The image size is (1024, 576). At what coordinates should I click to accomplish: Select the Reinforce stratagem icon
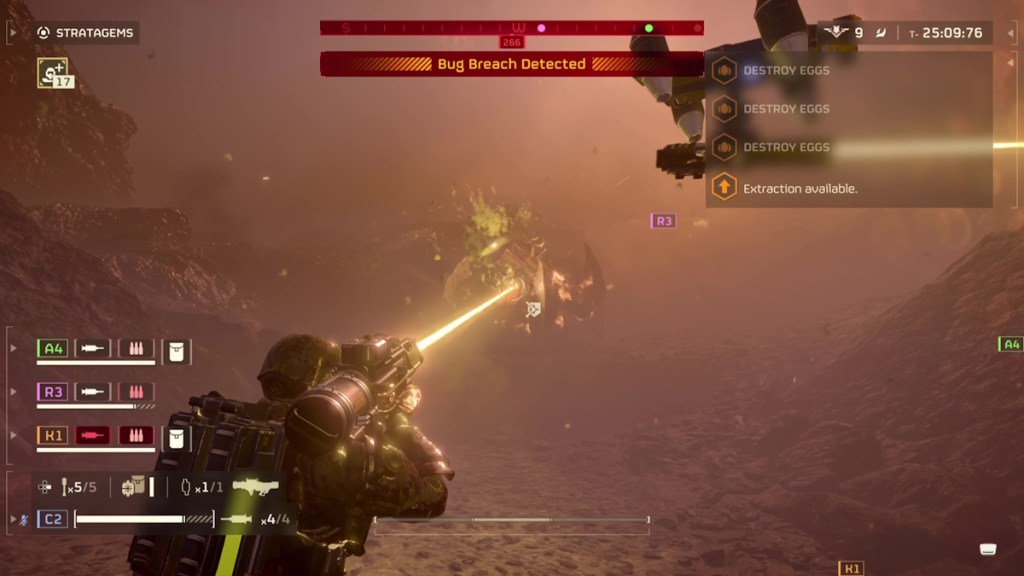pos(53,72)
